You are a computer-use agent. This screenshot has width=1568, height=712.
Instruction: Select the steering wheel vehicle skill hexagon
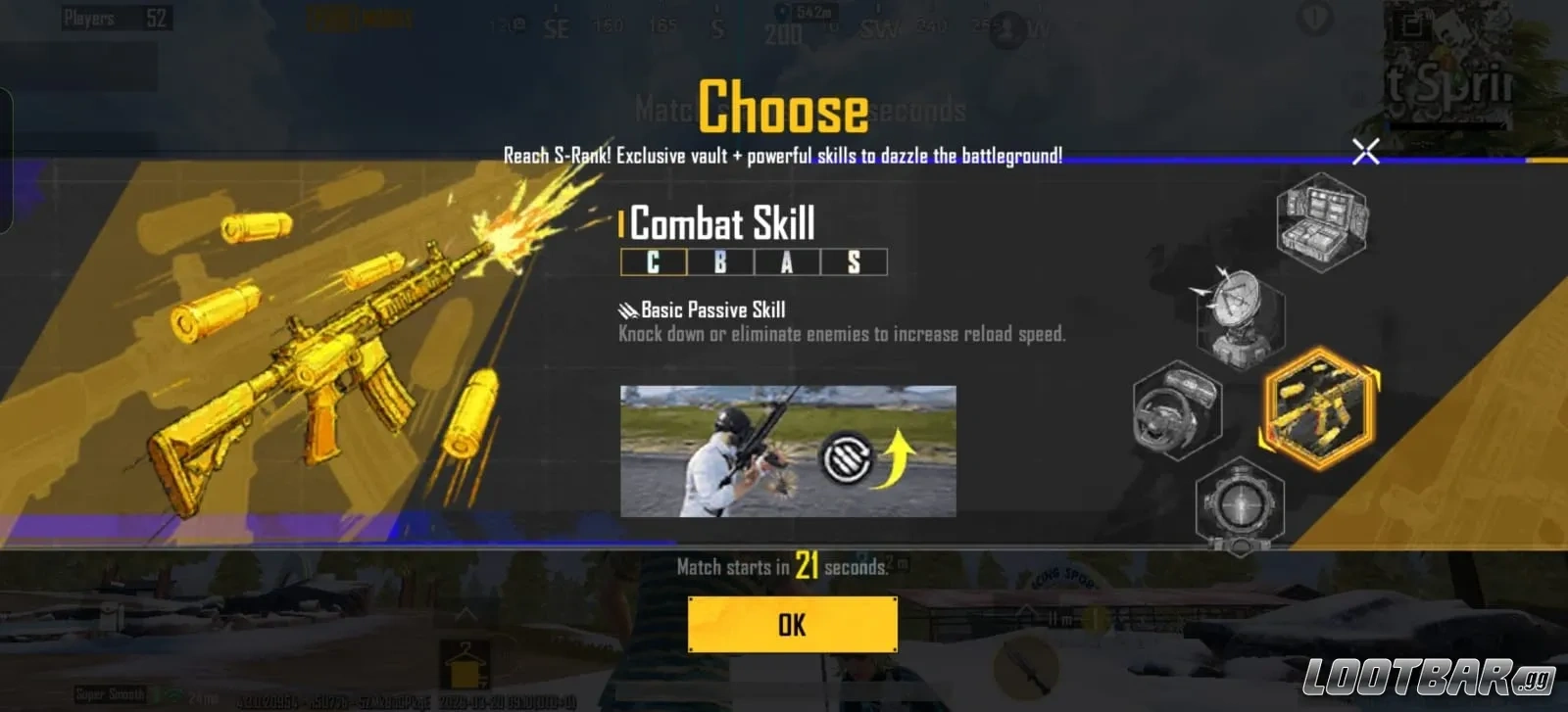[1179, 411]
